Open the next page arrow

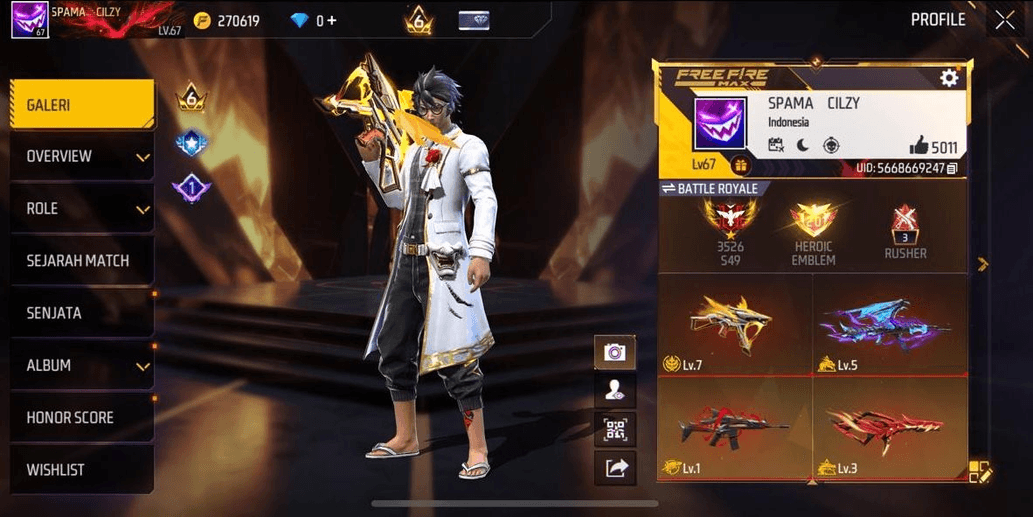pyautogui.click(x=983, y=264)
